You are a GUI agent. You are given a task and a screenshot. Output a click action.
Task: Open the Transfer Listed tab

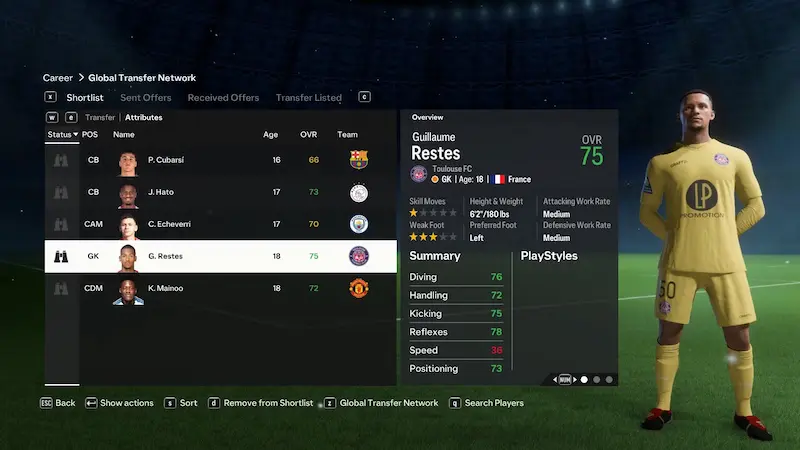[x=308, y=98]
